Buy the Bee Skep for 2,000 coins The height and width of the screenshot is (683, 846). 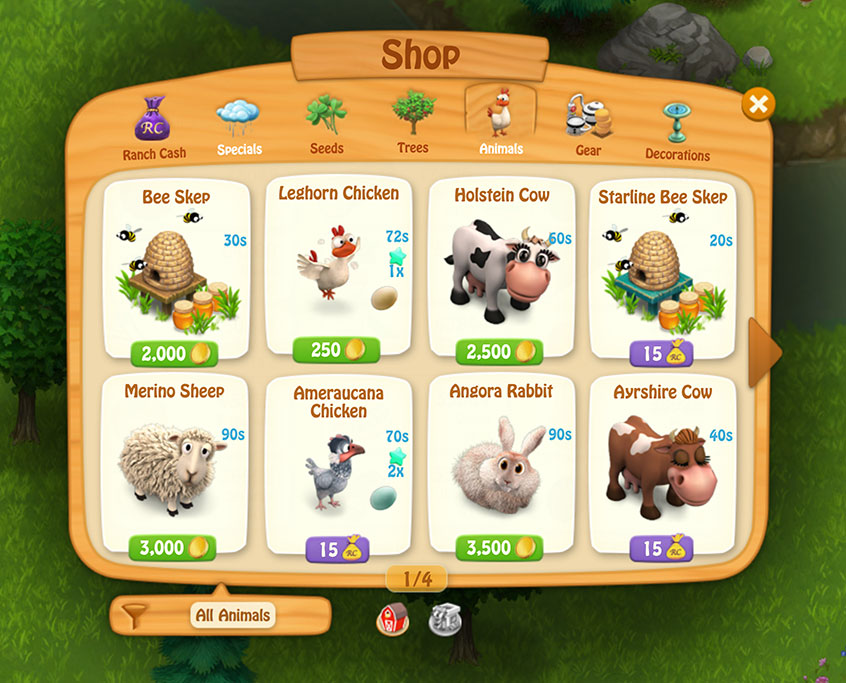173,353
